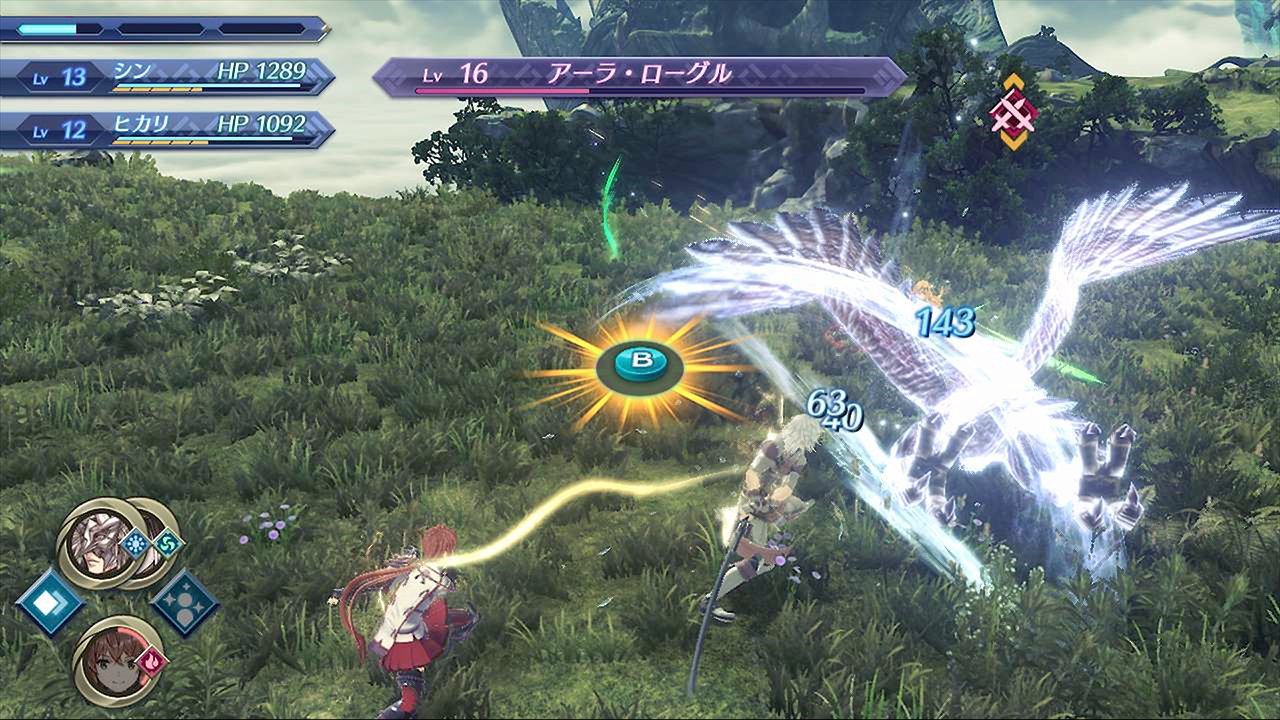Select the wind element icon beside the blade
The image size is (1280, 720).
pyautogui.click(x=168, y=543)
